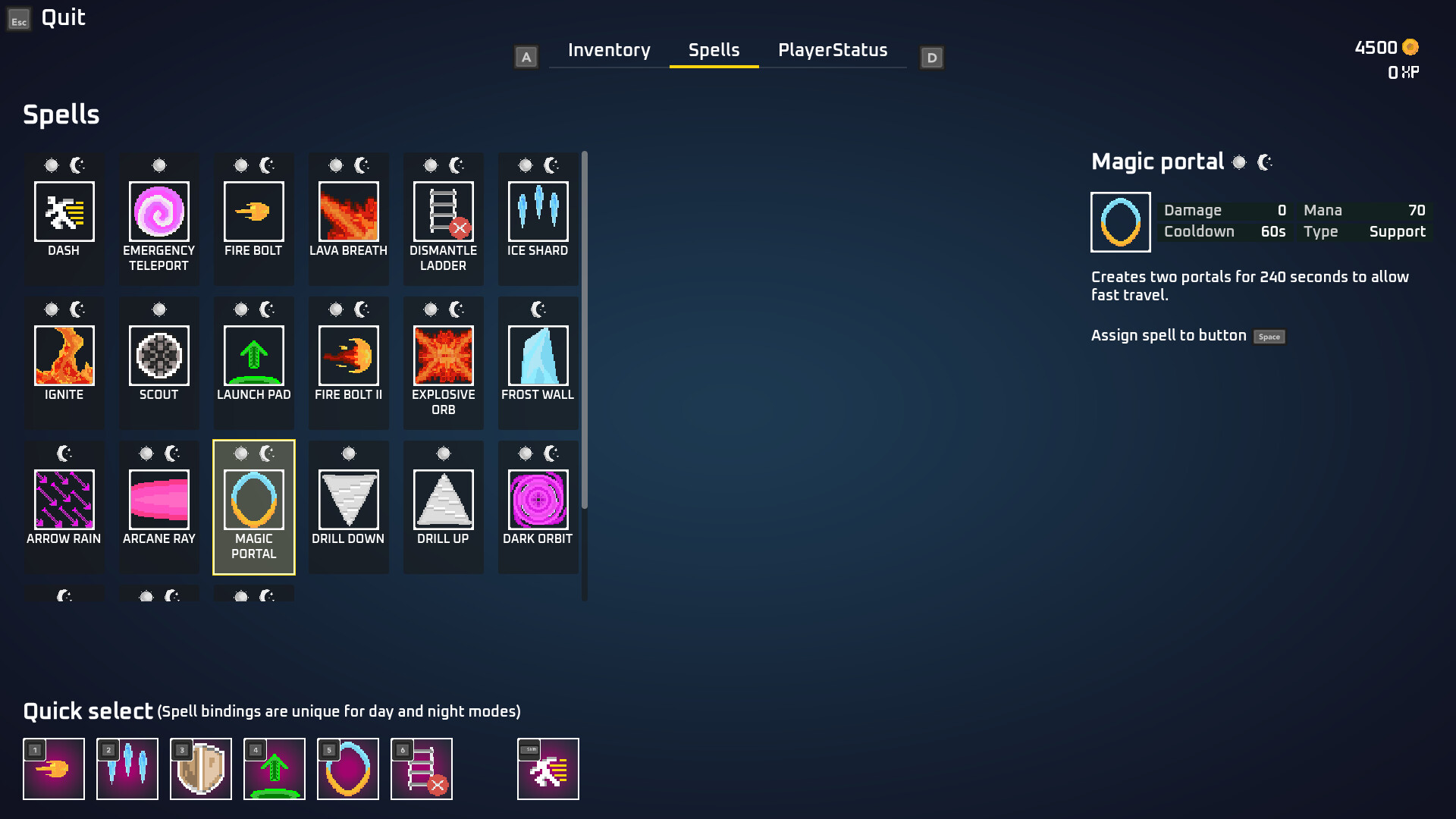1456x819 pixels.
Task: Toggle day mode on Ignite spell card
Action: pos(51,309)
